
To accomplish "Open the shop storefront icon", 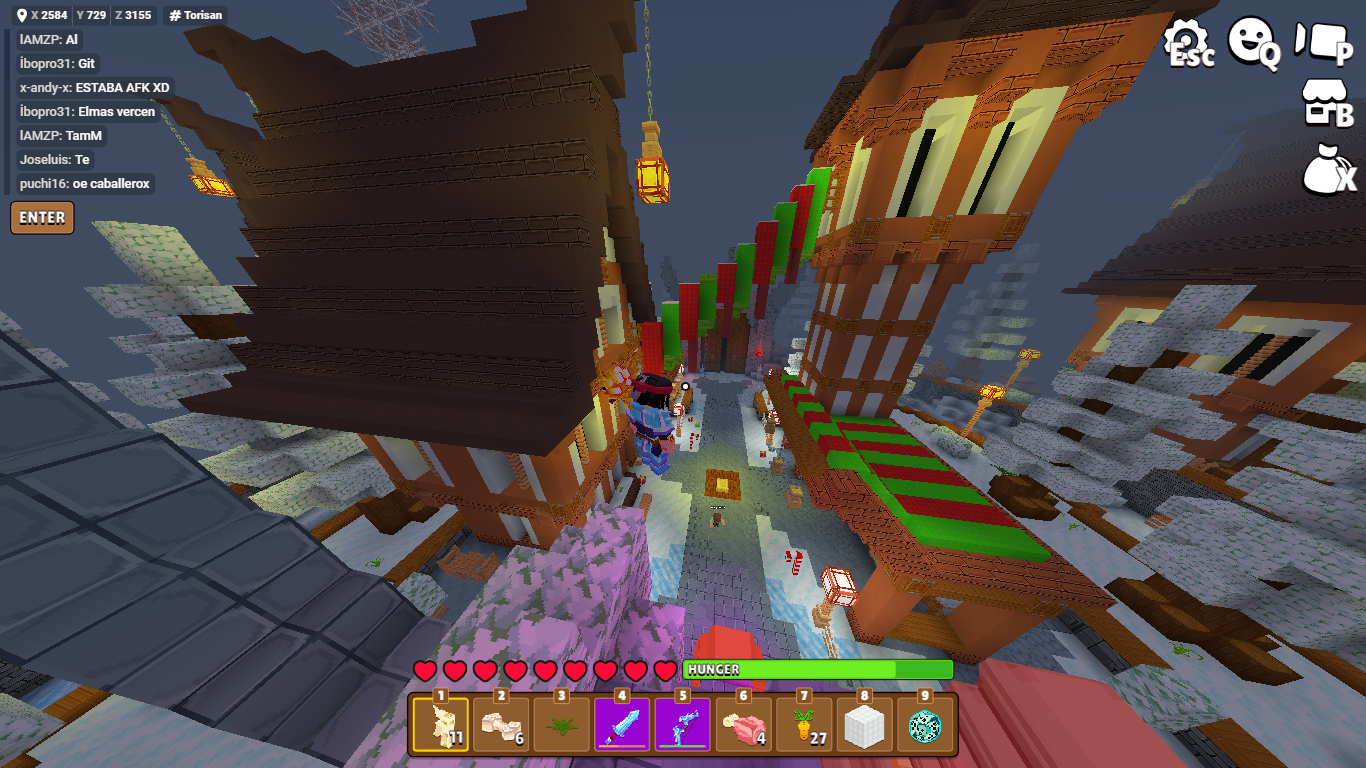I will coord(1326,104).
